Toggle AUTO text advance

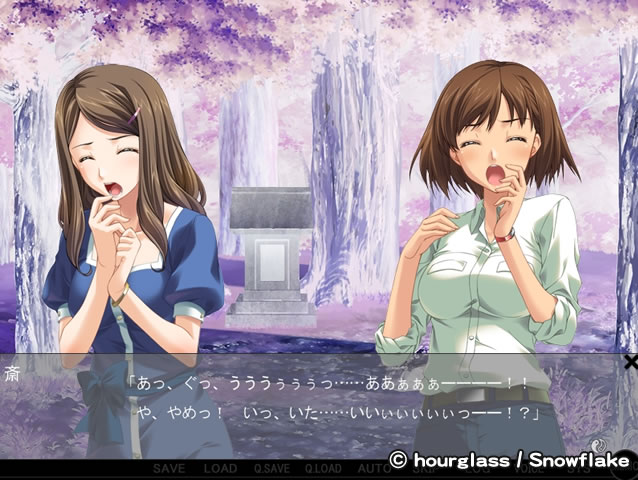374,468
